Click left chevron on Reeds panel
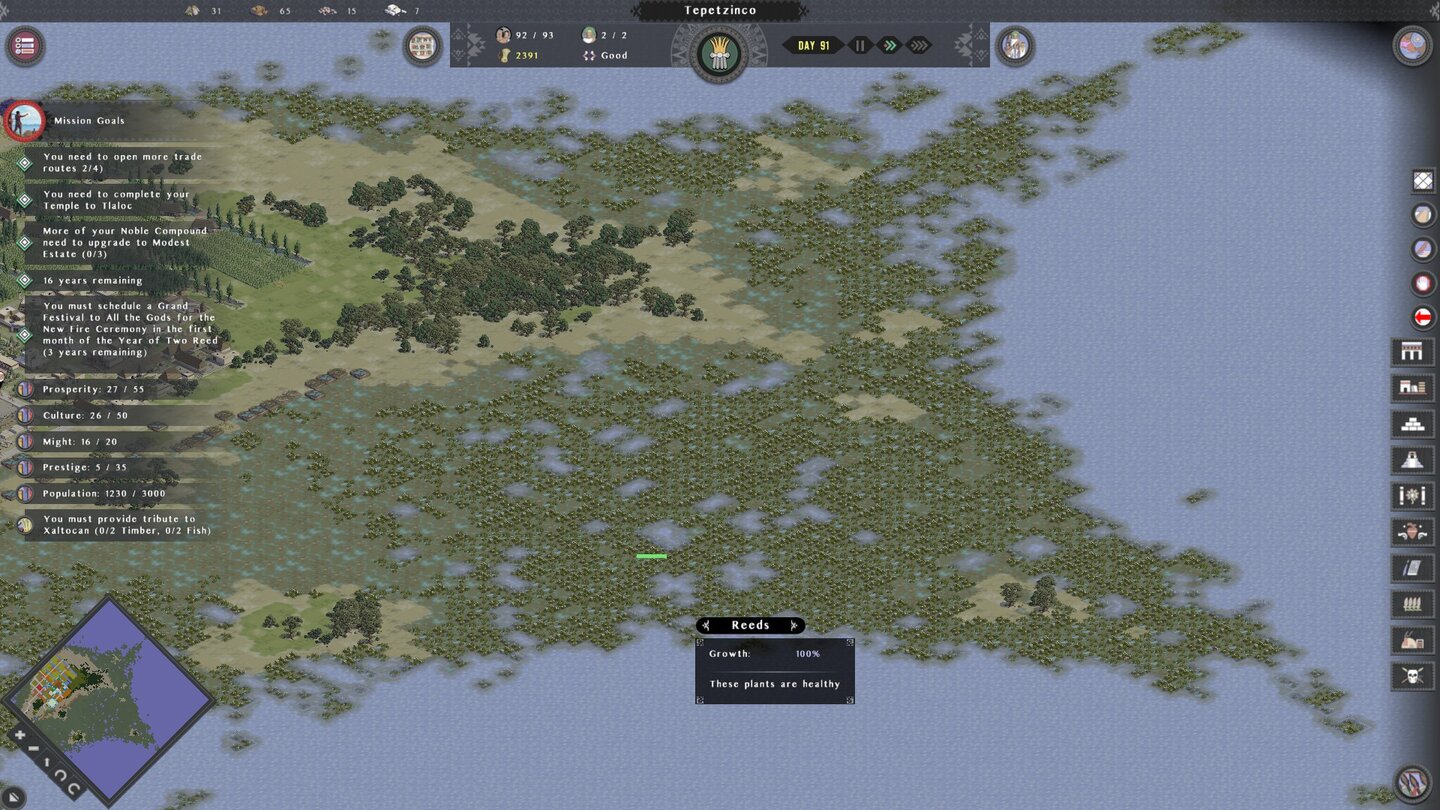The height and width of the screenshot is (810, 1440). tap(706, 625)
